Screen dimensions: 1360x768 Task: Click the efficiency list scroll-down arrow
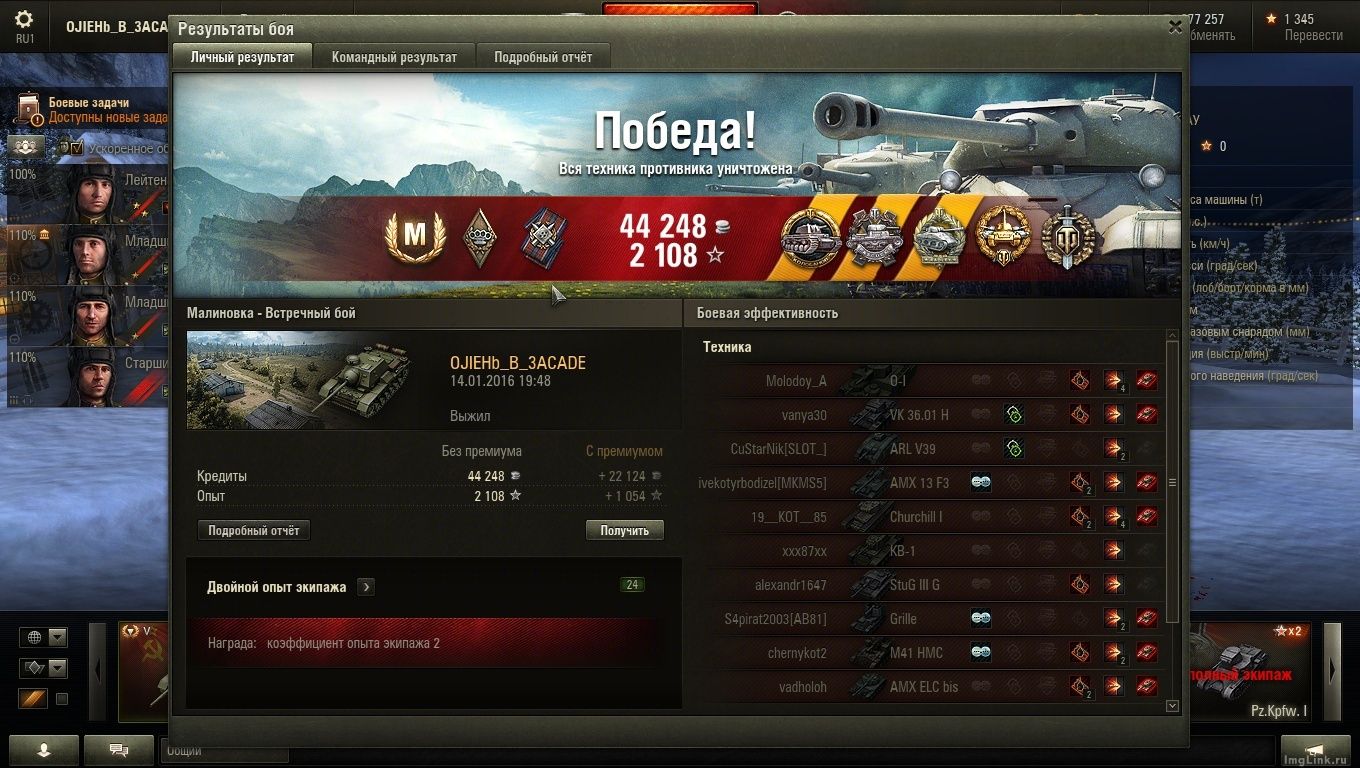1173,706
